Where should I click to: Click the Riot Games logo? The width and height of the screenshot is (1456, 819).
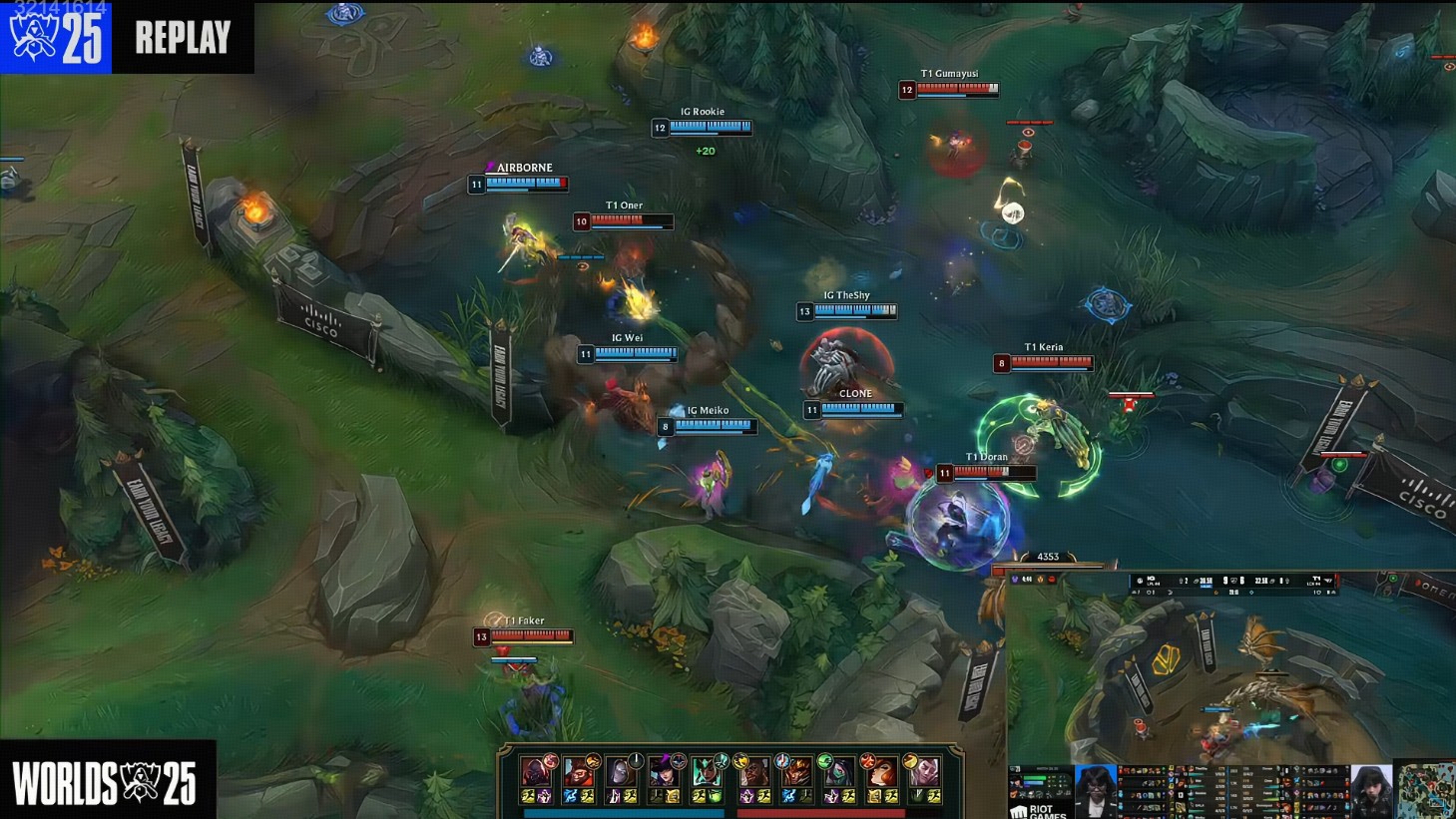[1038, 811]
